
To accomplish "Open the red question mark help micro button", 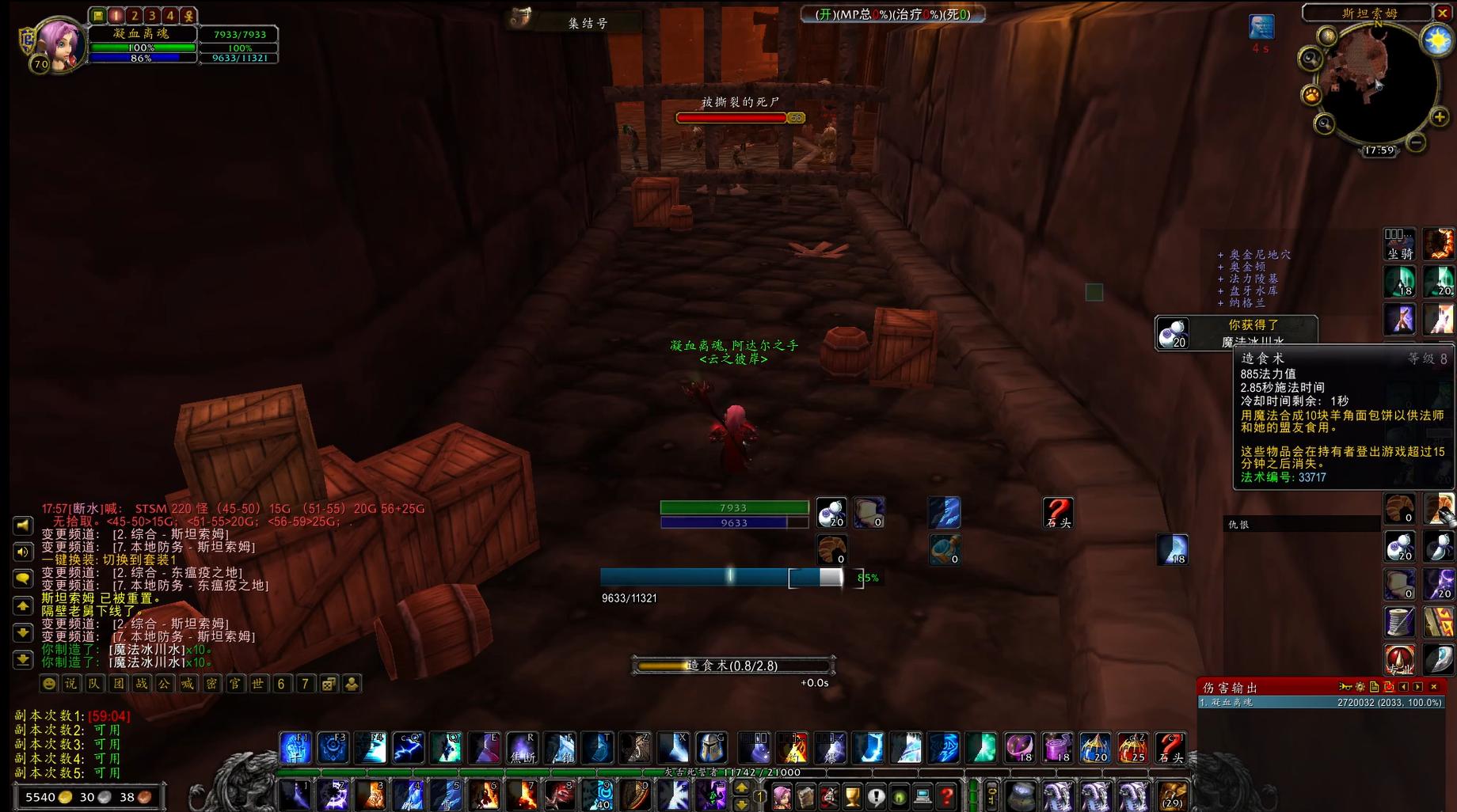I will click(946, 795).
